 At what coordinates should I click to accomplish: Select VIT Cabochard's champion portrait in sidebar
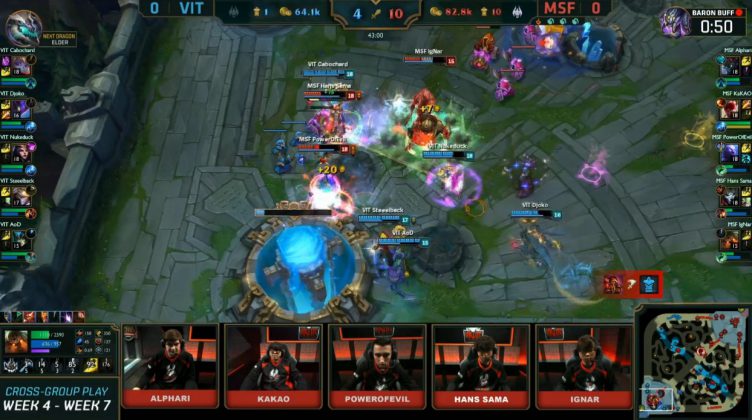20,65
